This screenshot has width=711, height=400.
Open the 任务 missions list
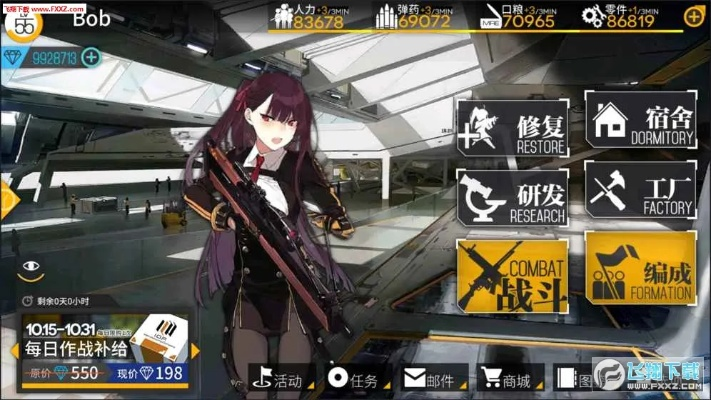tap(354, 380)
